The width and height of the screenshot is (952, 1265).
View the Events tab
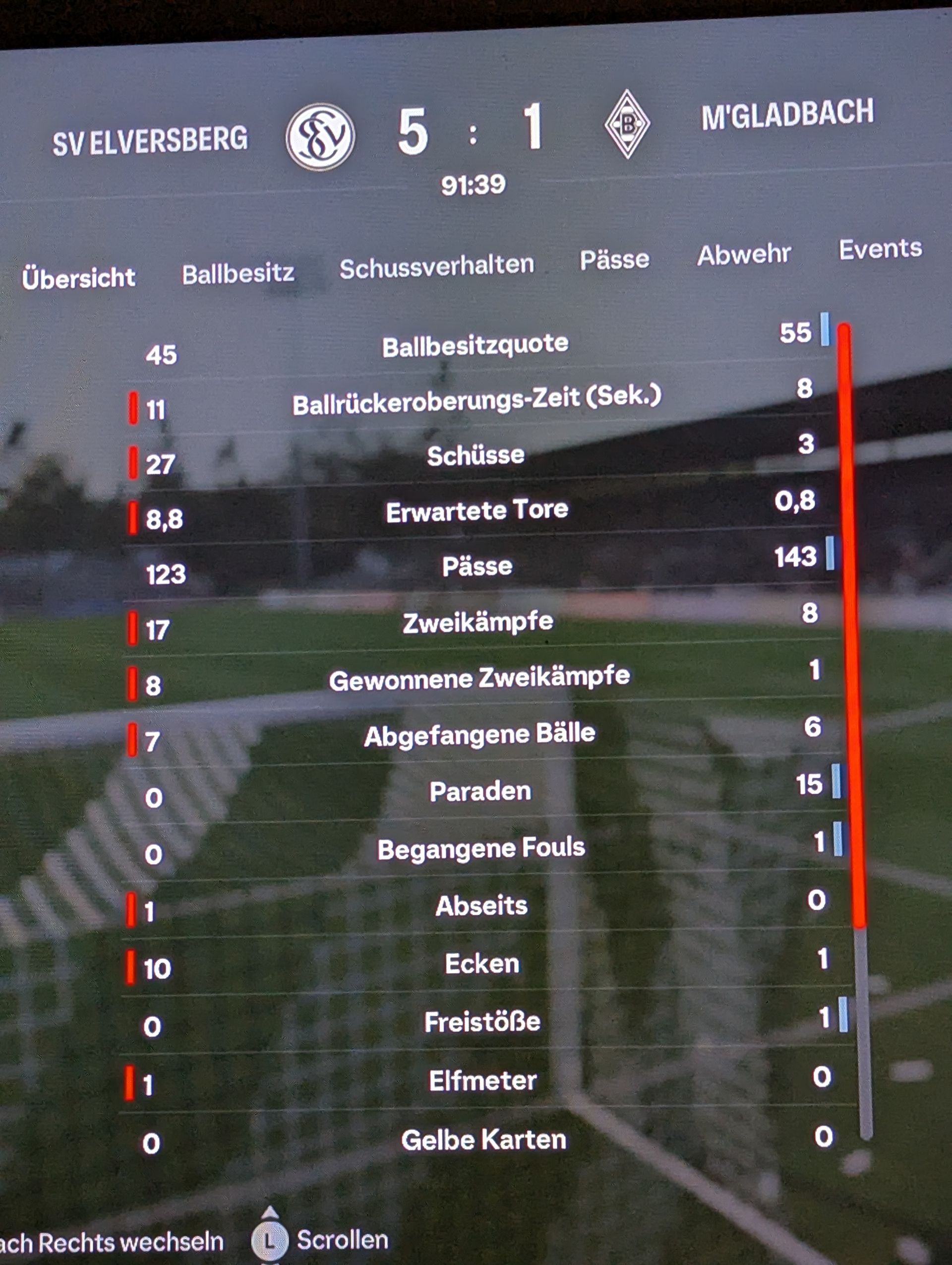coord(880,250)
